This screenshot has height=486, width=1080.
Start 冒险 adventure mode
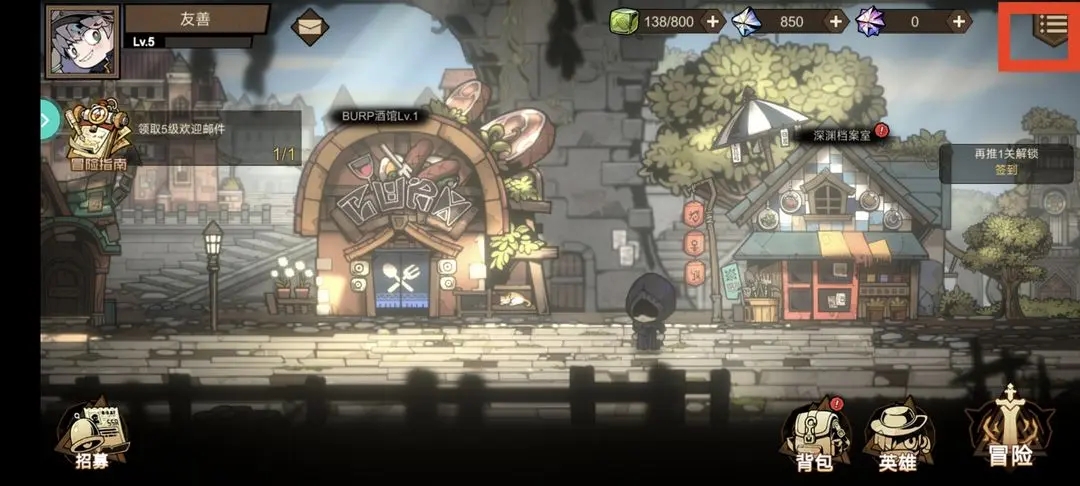coord(1011,430)
